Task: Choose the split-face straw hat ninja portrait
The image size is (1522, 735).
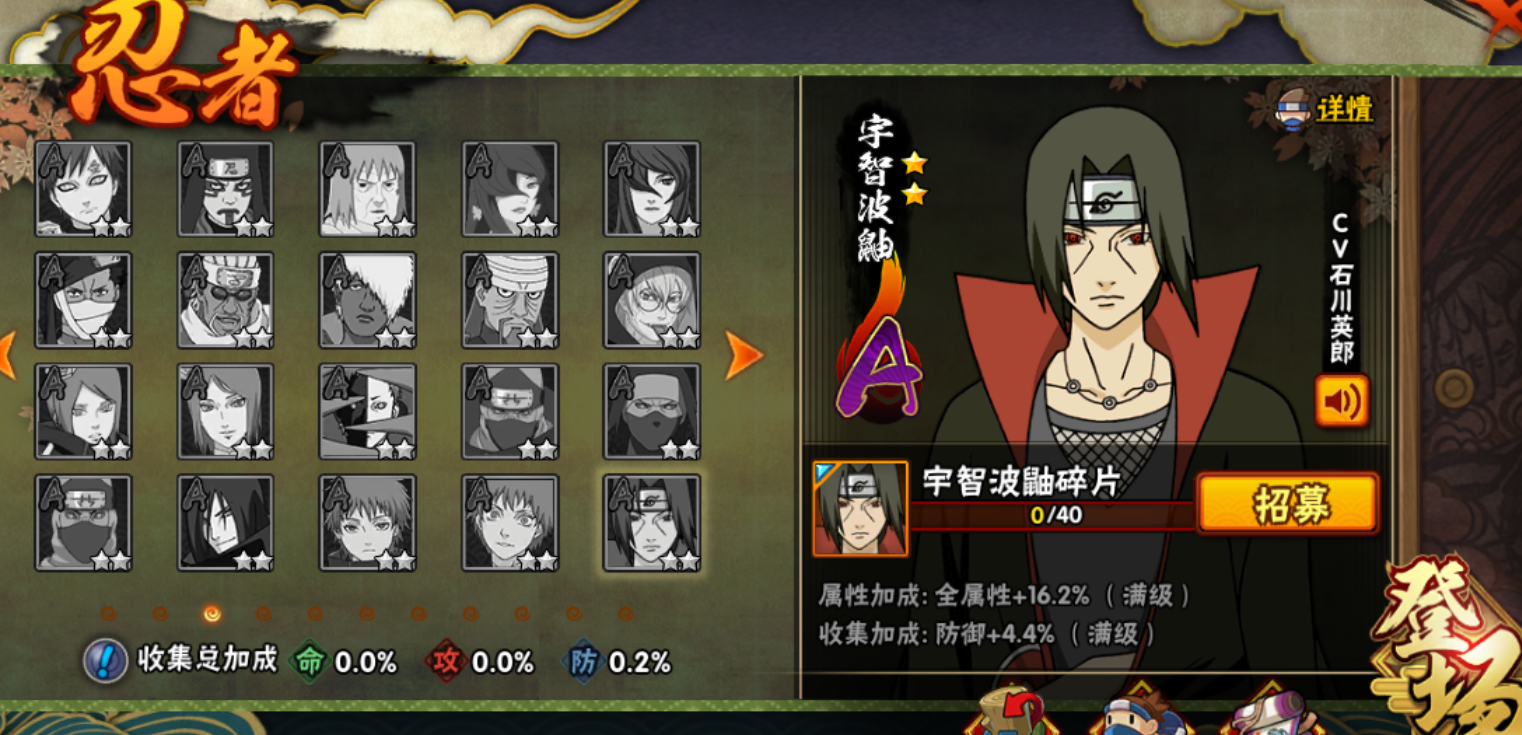Action: 368,411
